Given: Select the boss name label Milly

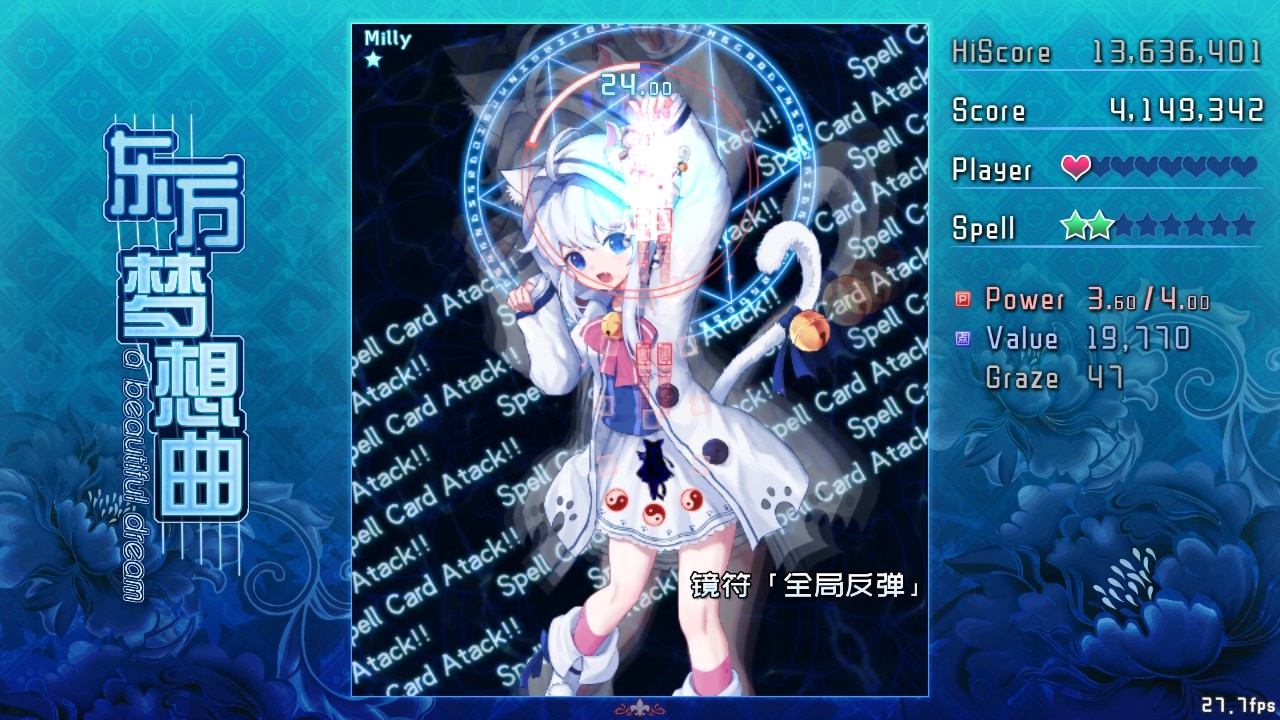Looking at the screenshot, I should click(387, 38).
